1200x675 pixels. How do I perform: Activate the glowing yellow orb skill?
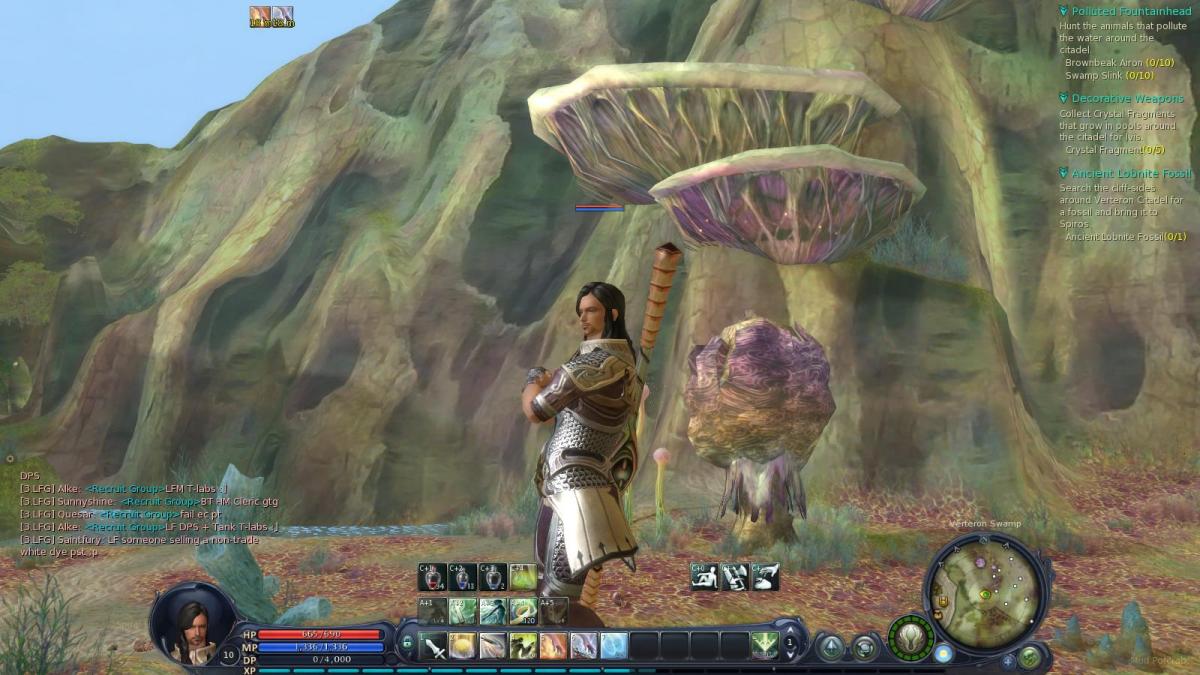tap(463, 646)
